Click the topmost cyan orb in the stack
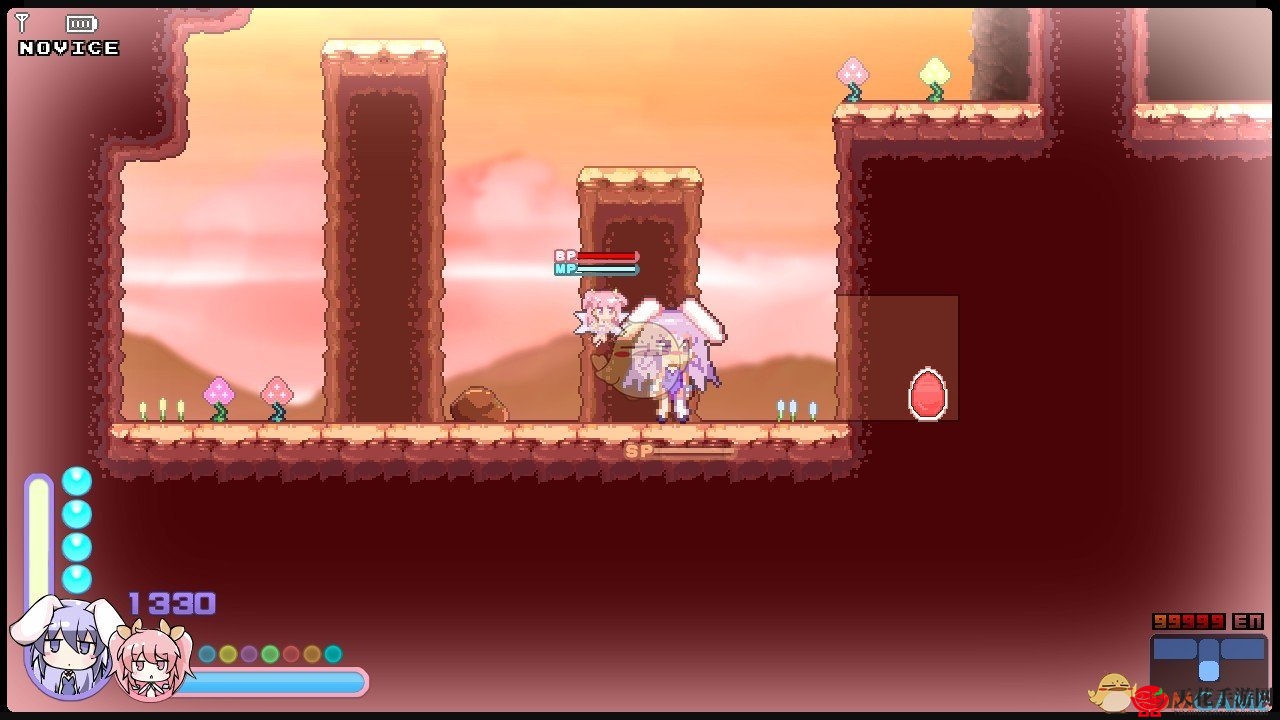Screen dimensions: 1280x720 click(x=78, y=480)
